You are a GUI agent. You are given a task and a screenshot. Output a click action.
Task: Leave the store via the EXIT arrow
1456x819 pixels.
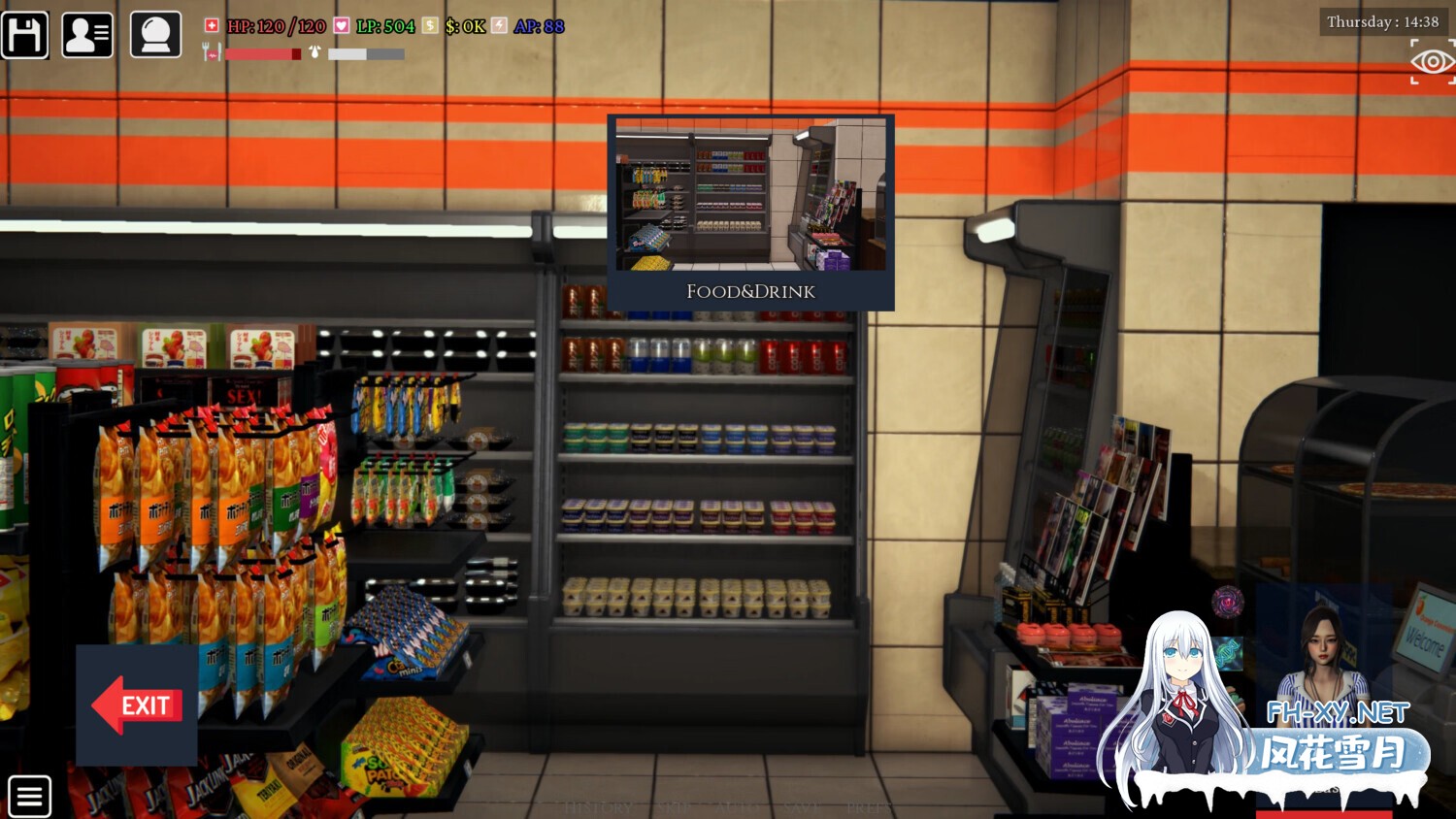point(137,705)
